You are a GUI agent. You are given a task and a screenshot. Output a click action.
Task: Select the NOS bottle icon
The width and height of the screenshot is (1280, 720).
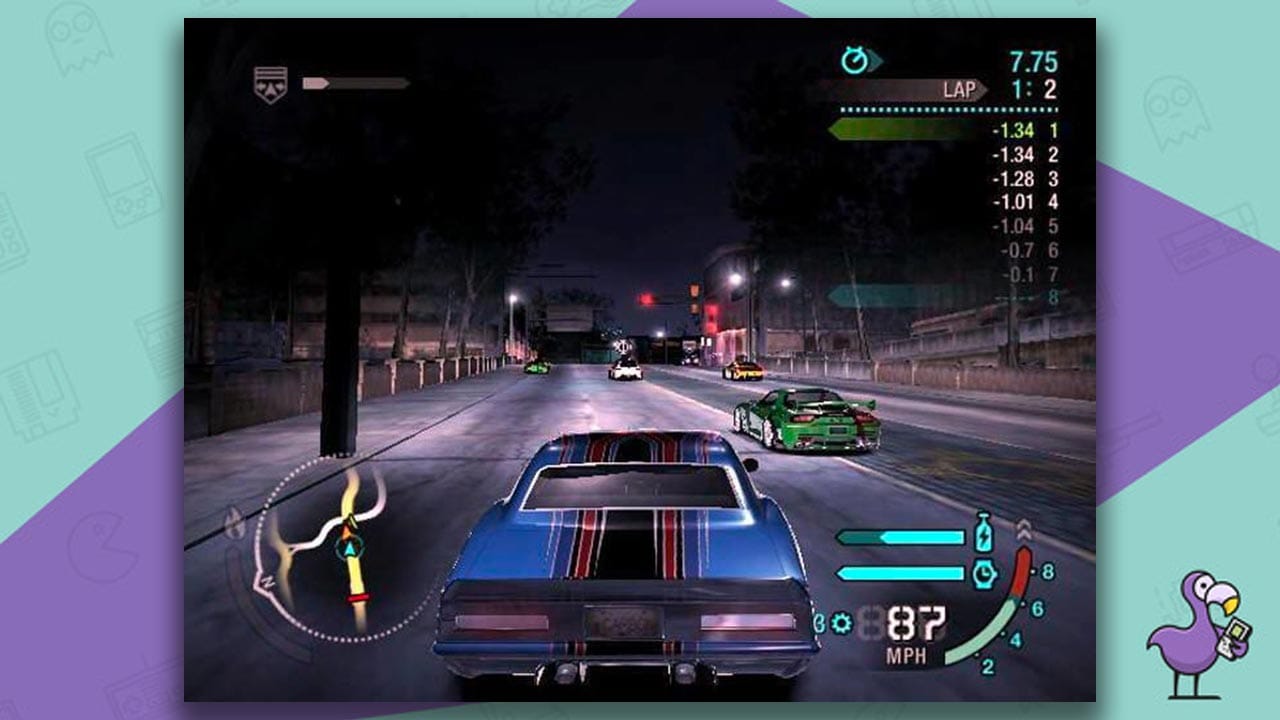984,535
